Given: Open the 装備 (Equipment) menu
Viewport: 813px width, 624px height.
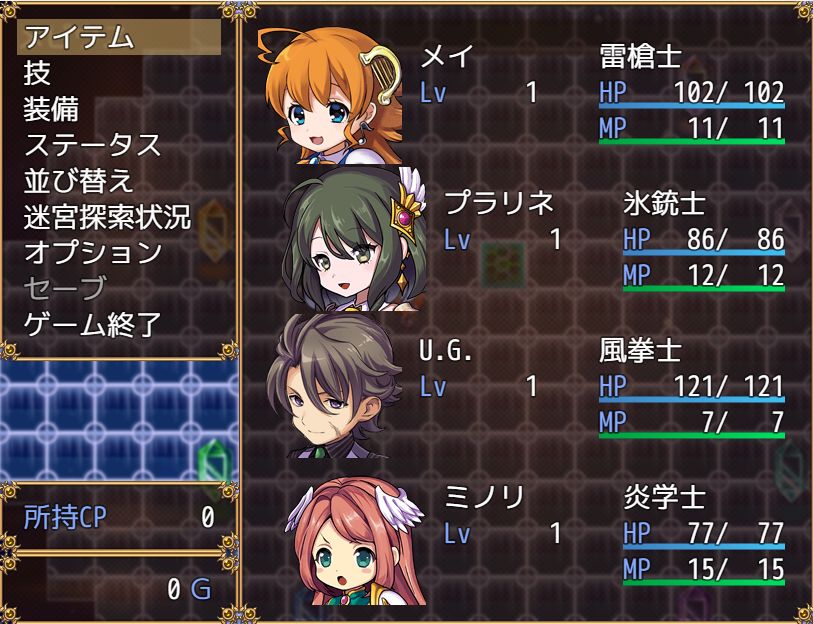Looking at the screenshot, I should coord(51,109).
